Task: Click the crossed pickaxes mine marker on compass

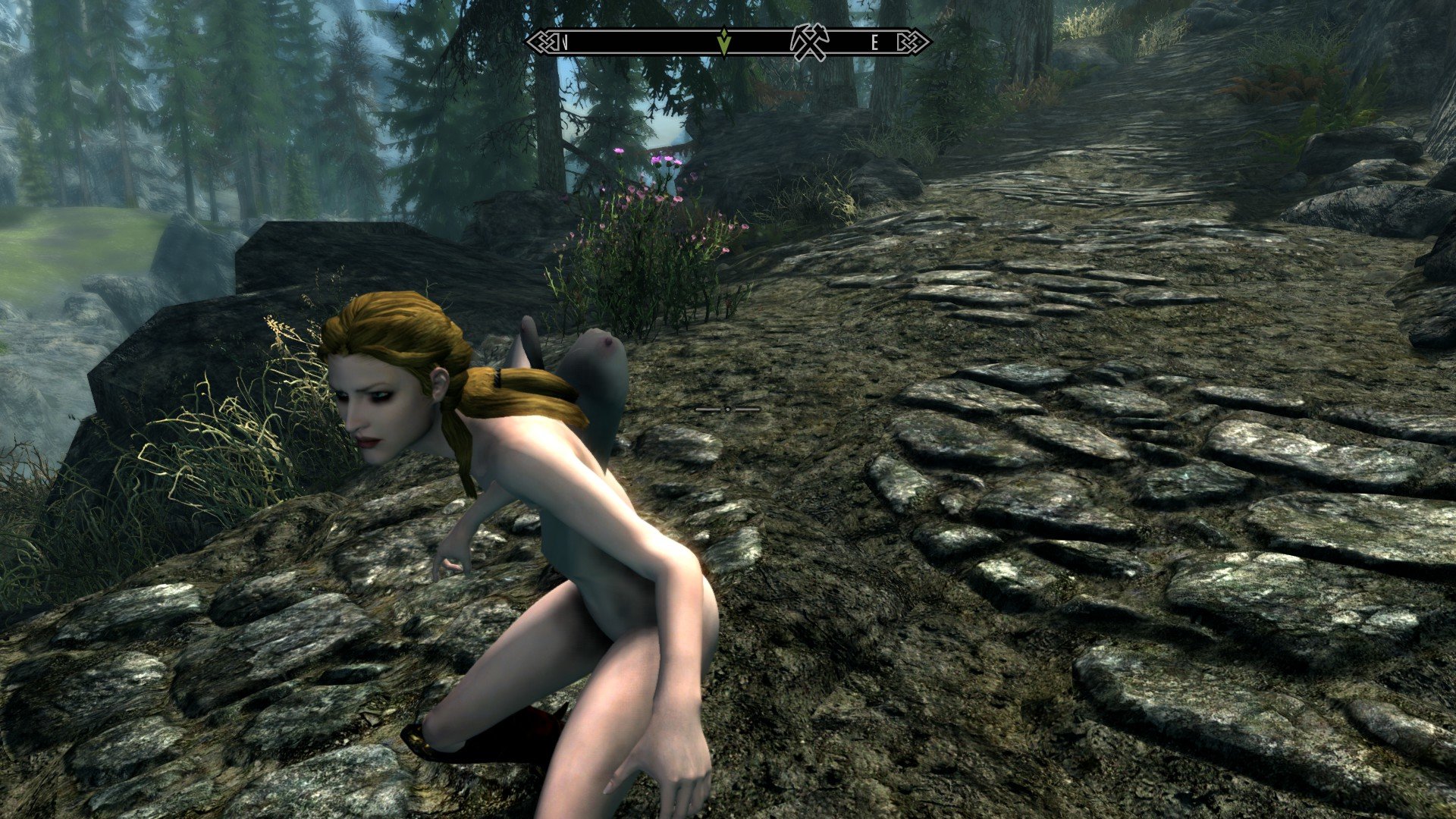Action: point(809,42)
